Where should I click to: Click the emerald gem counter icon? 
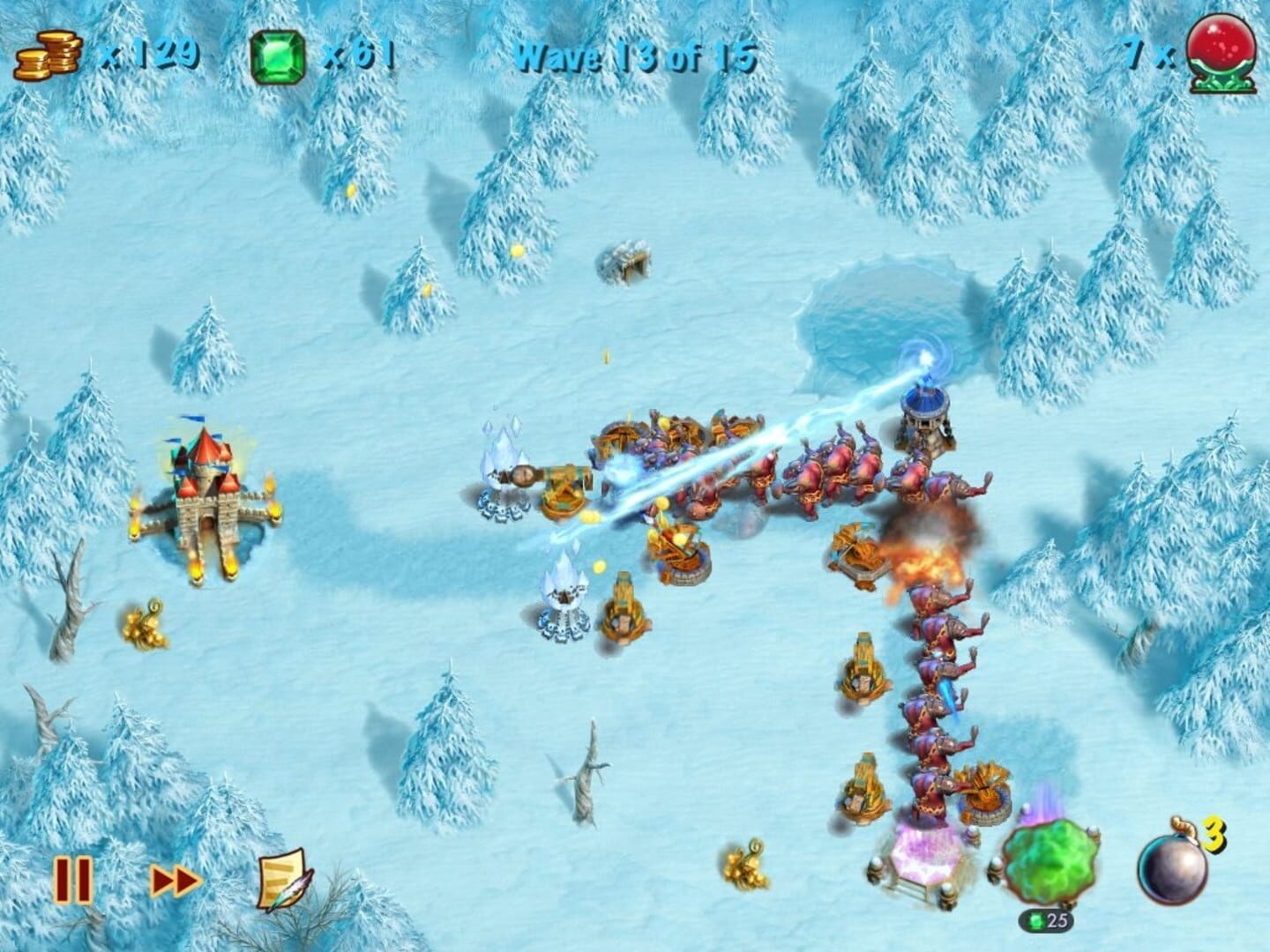coord(276,53)
